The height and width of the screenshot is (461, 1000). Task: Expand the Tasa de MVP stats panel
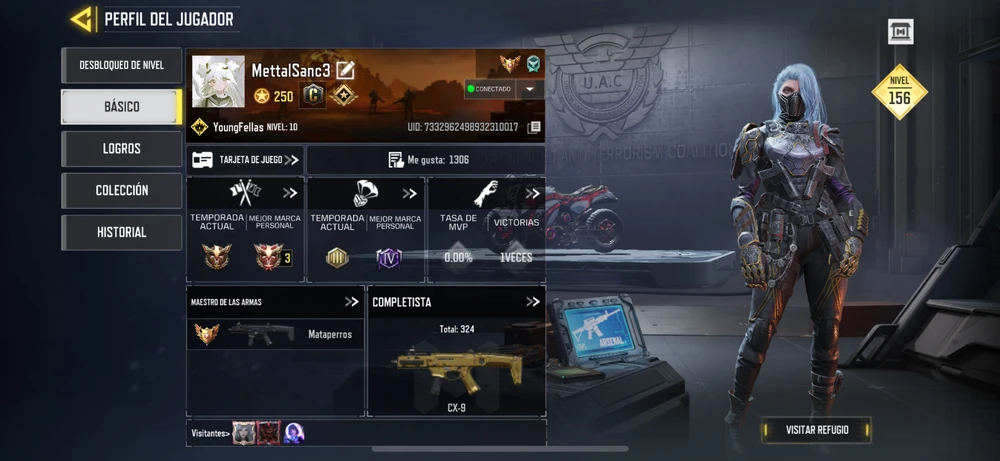533,194
